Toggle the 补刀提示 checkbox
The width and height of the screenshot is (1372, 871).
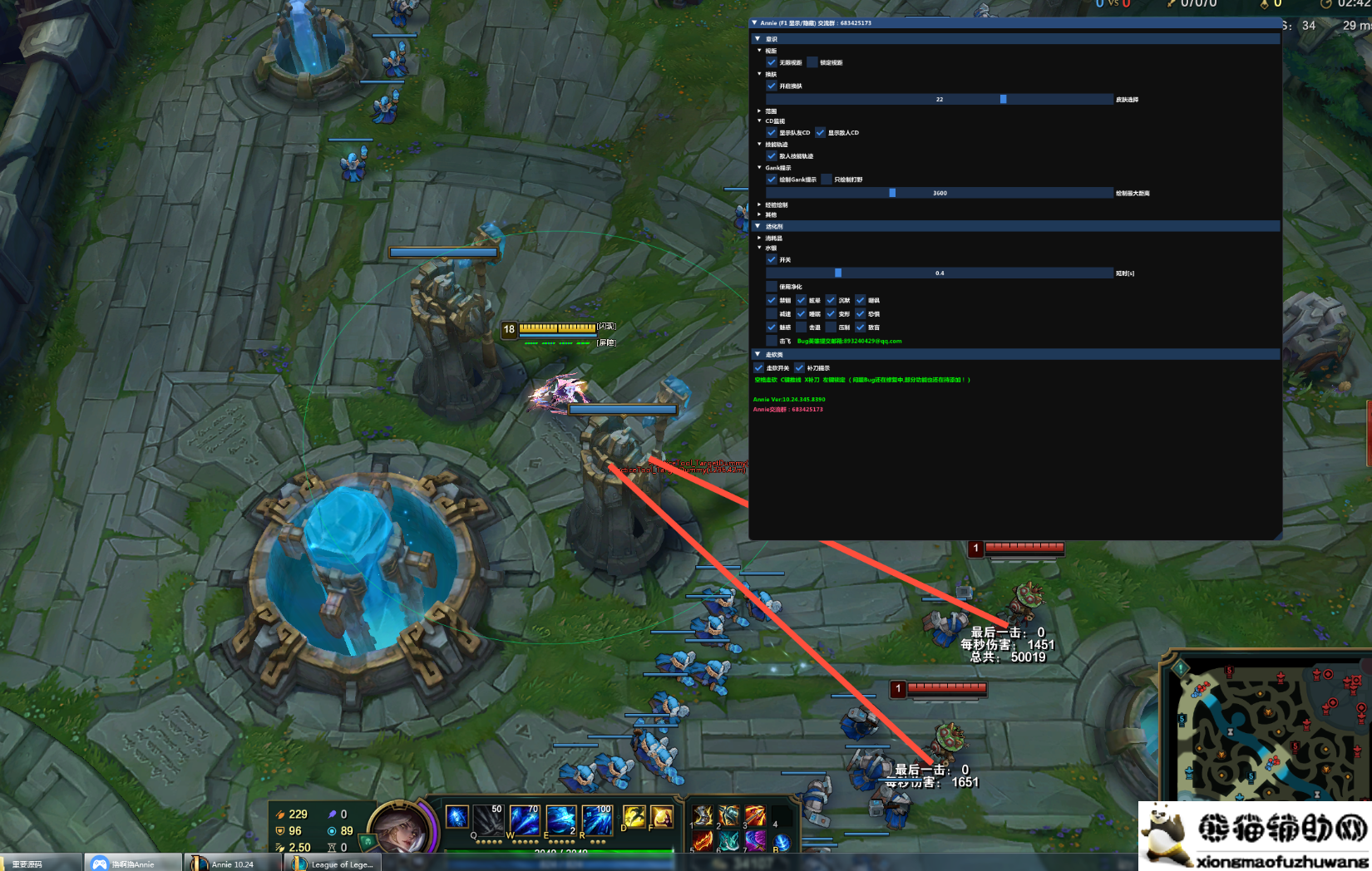[799, 367]
